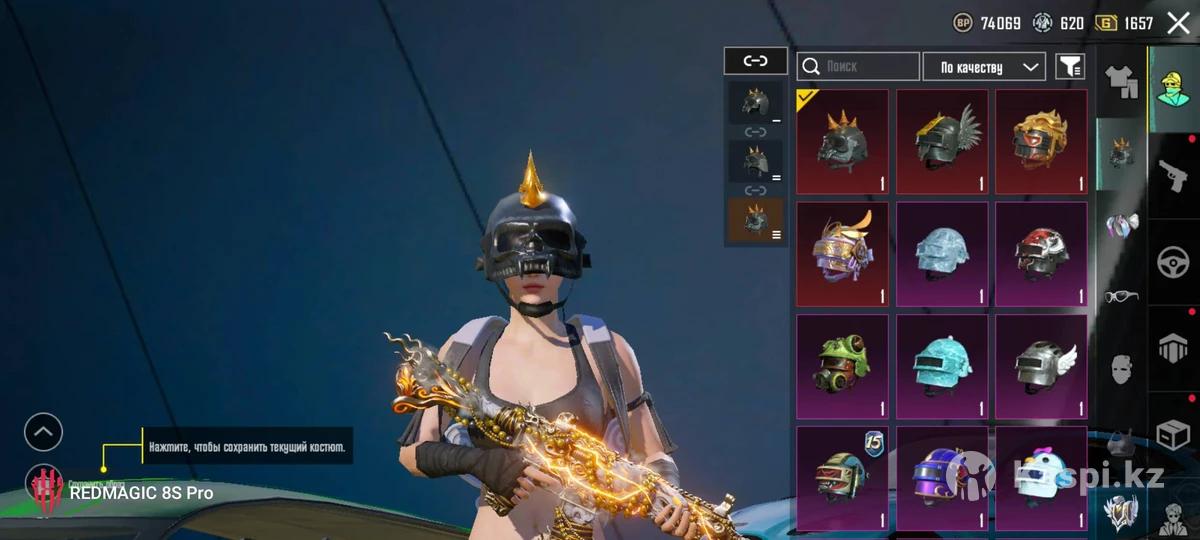Select the golden ornate helmet
Screen dimensions: 1200x540
1041,141
